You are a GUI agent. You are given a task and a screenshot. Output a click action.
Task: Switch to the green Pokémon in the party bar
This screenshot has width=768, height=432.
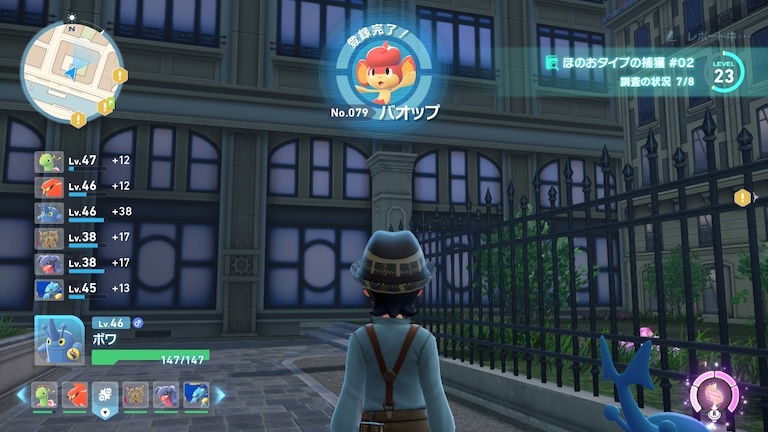[44, 395]
